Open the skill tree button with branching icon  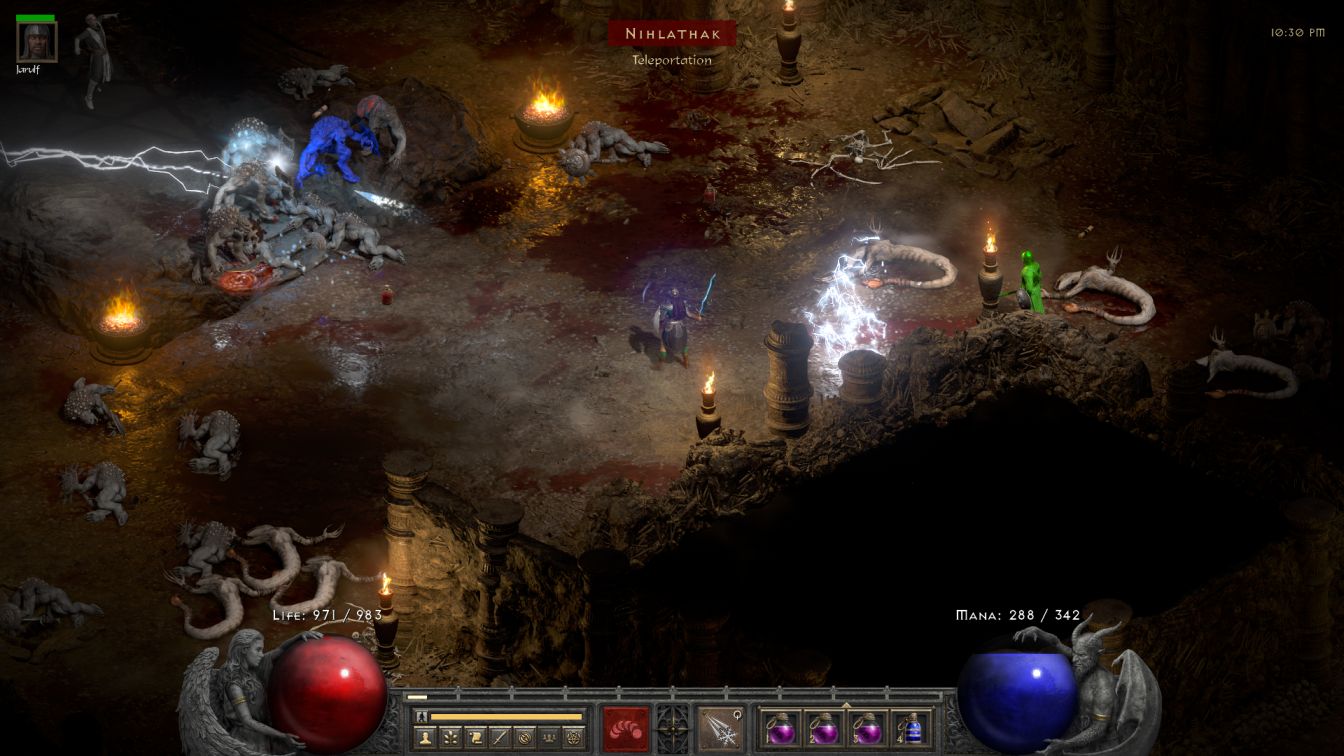tap(451, 738)
